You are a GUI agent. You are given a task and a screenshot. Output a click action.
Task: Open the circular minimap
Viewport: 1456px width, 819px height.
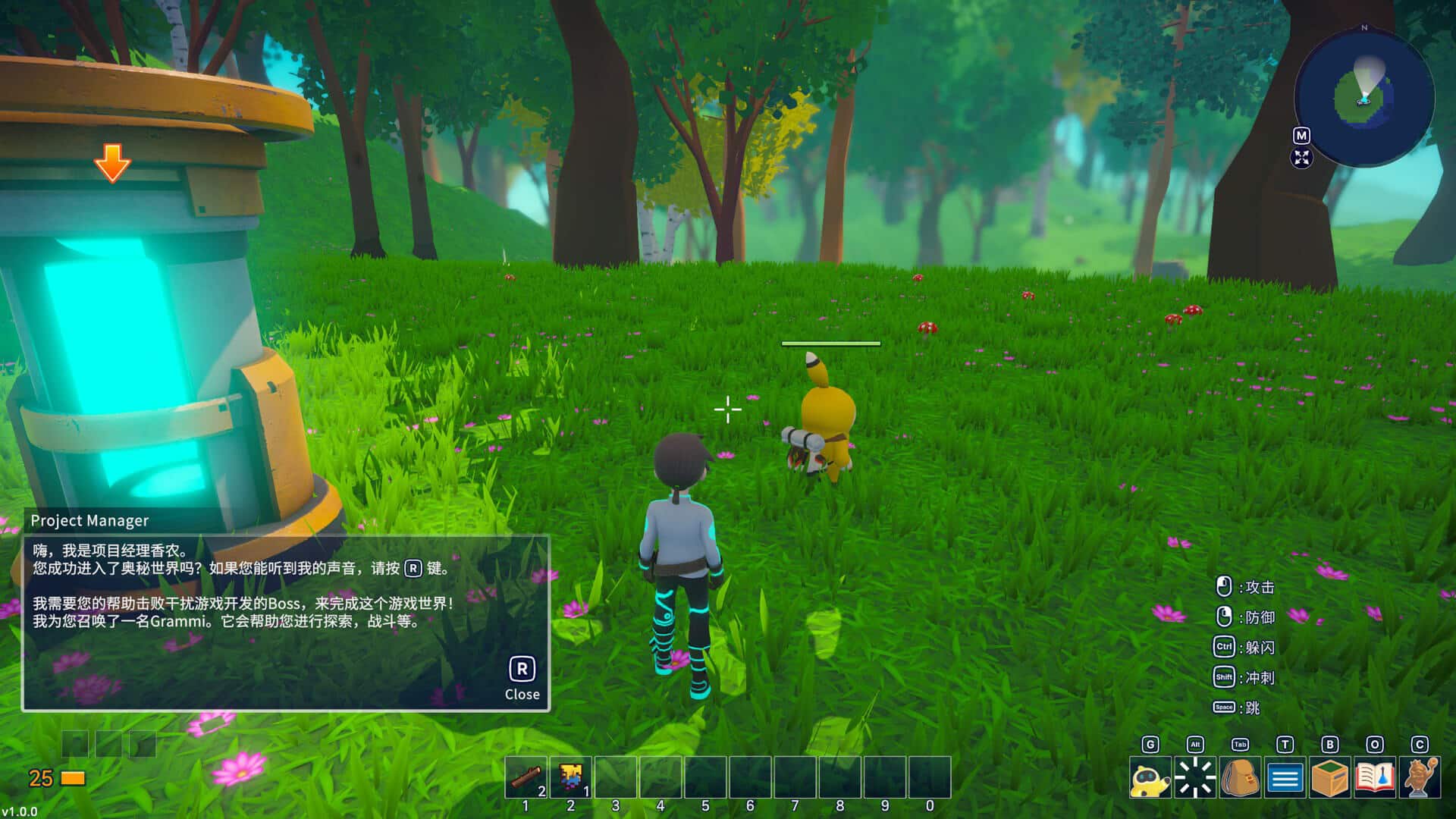coord(1363,98)
